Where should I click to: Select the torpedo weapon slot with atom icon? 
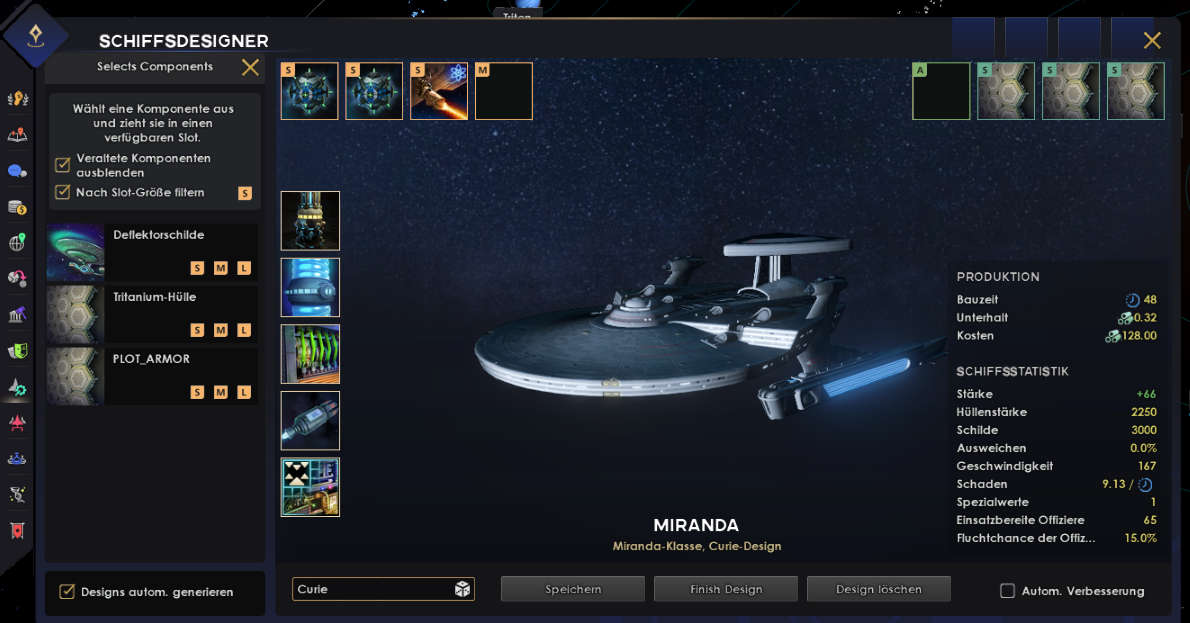point(439,91)
